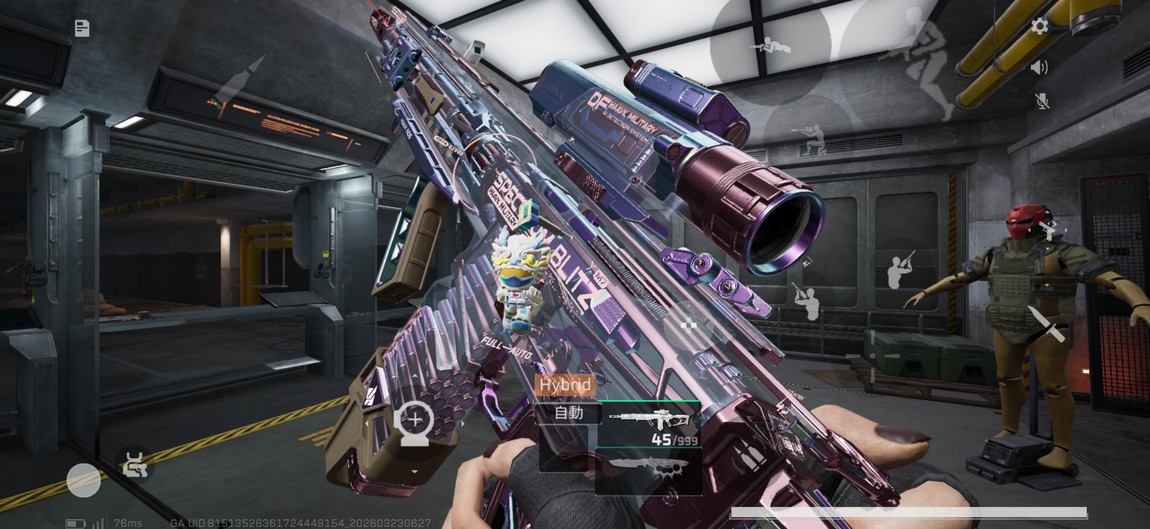Toggle the speaker sound icon
The height and width of the screenshot is (529, 1150).
(1040, 67)
